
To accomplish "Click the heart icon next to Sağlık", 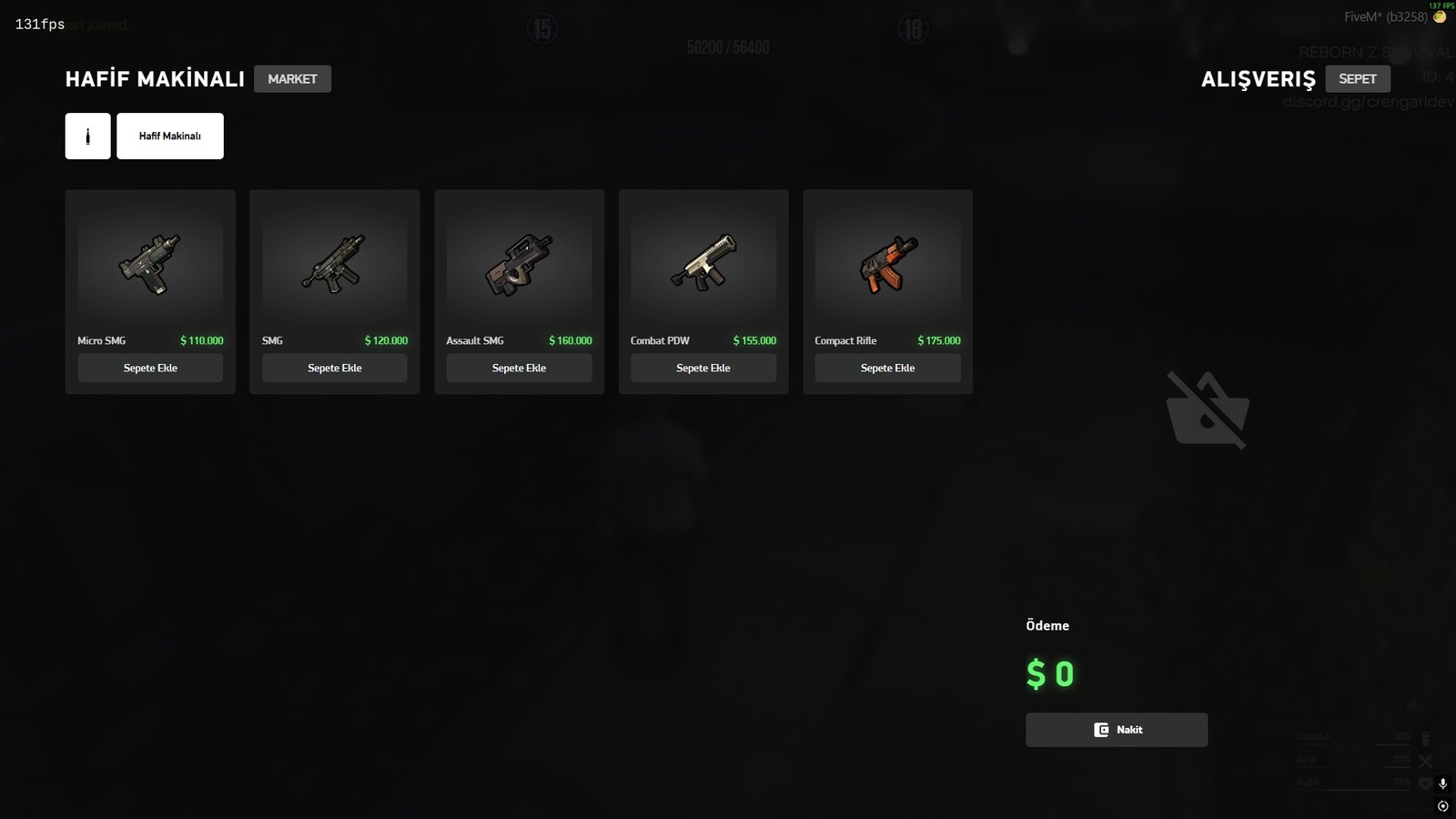I will point(1425,784).
